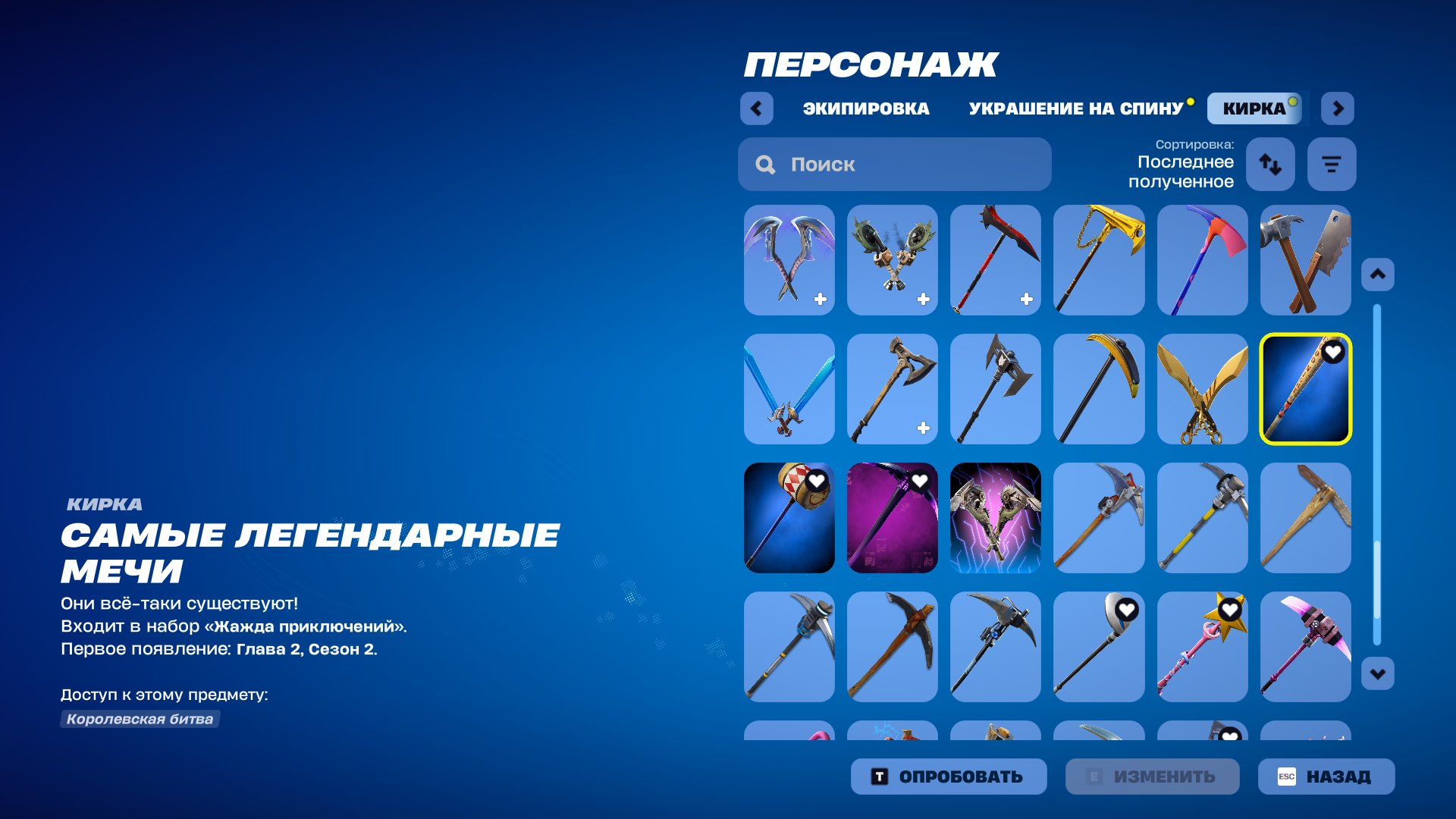The height and width of the screenshot is (819, 1456).
Task: Click the right chevron after КИРКА tab
Action: point(1338,108)
